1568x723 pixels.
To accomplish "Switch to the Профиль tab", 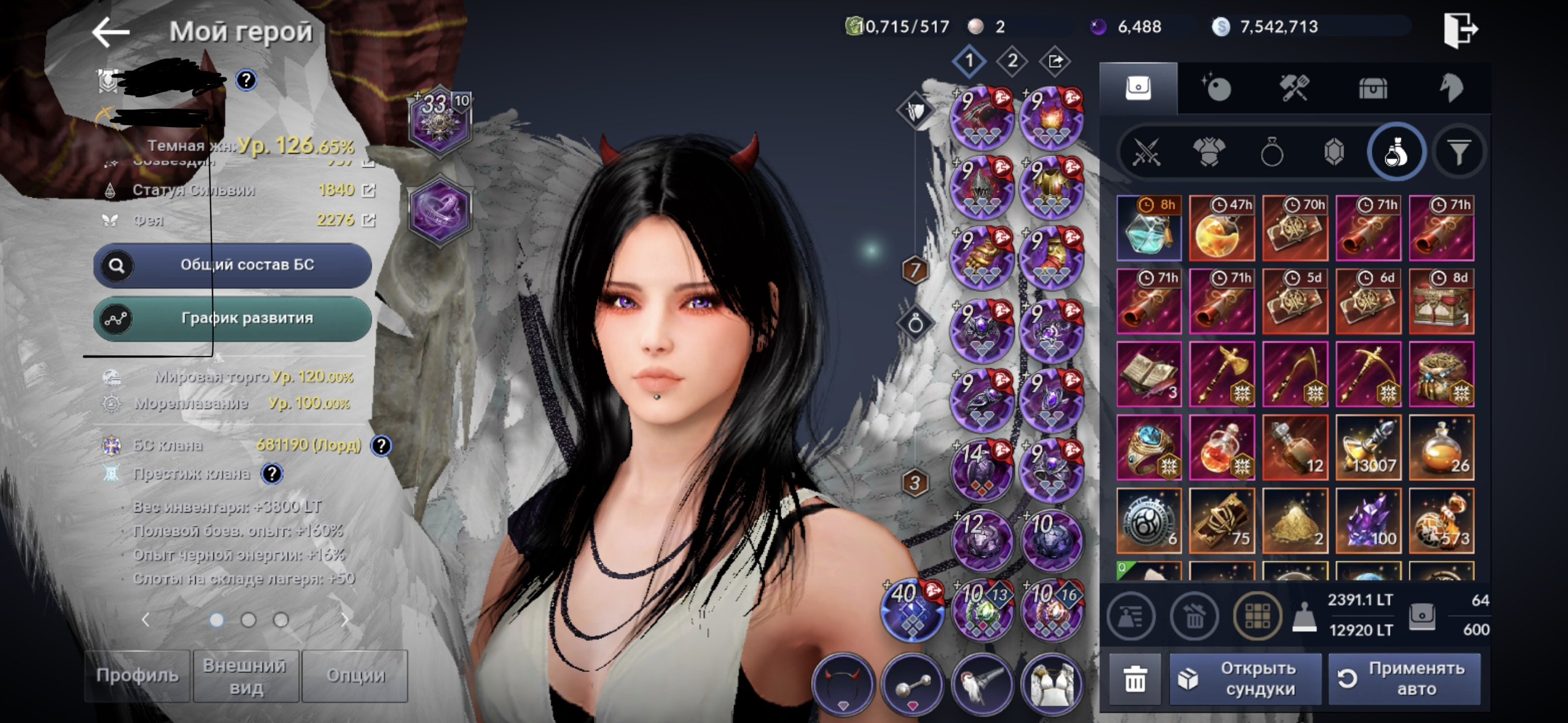I will [137, 675].
